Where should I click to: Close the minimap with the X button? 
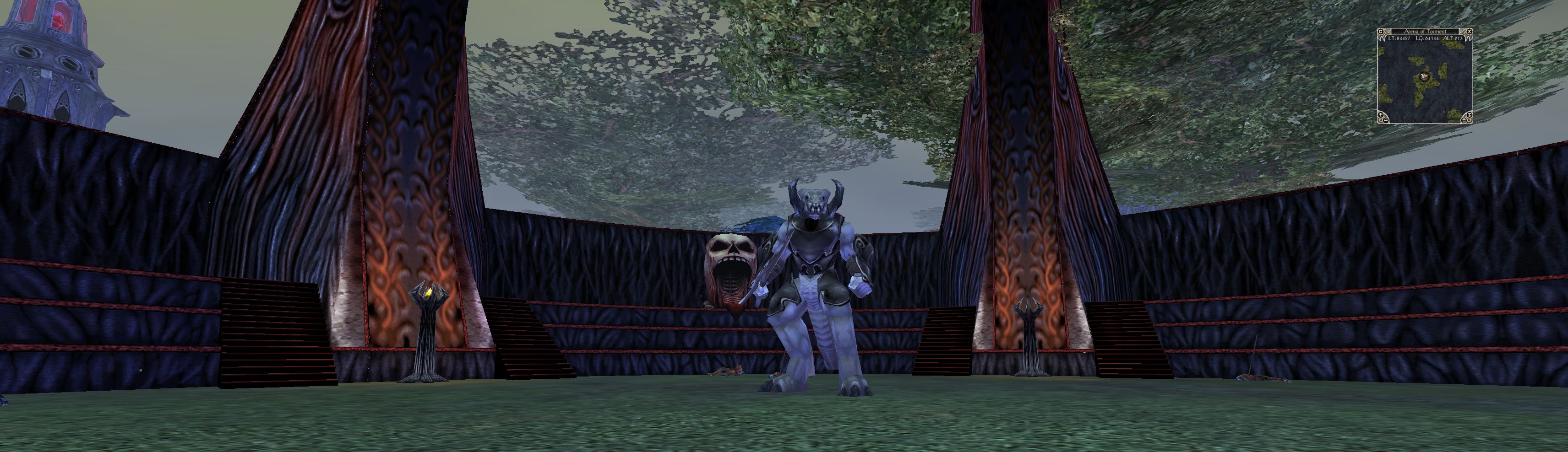(1470, 32)
